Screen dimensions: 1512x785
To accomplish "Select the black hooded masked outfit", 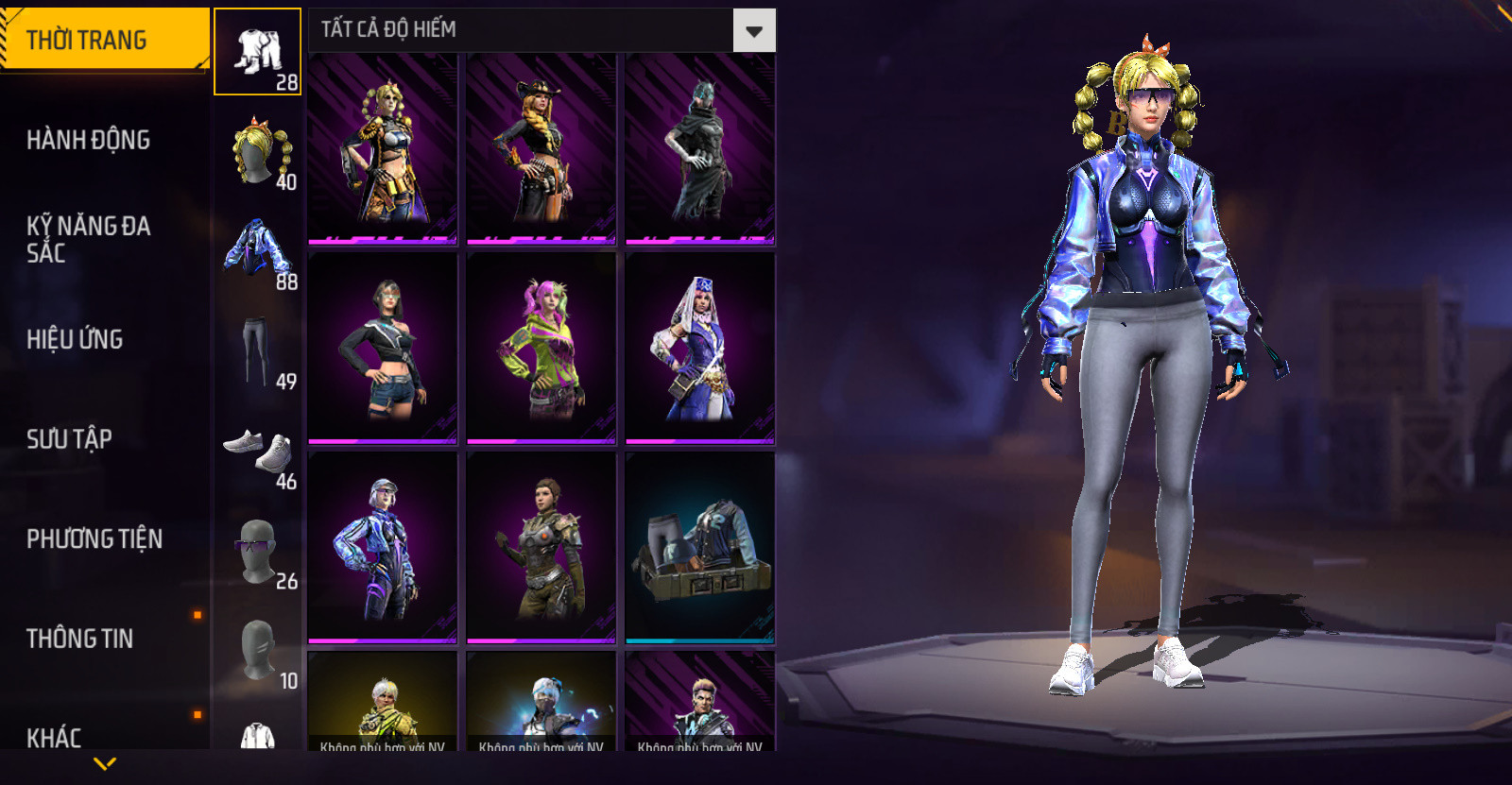I will pos(700,149).
